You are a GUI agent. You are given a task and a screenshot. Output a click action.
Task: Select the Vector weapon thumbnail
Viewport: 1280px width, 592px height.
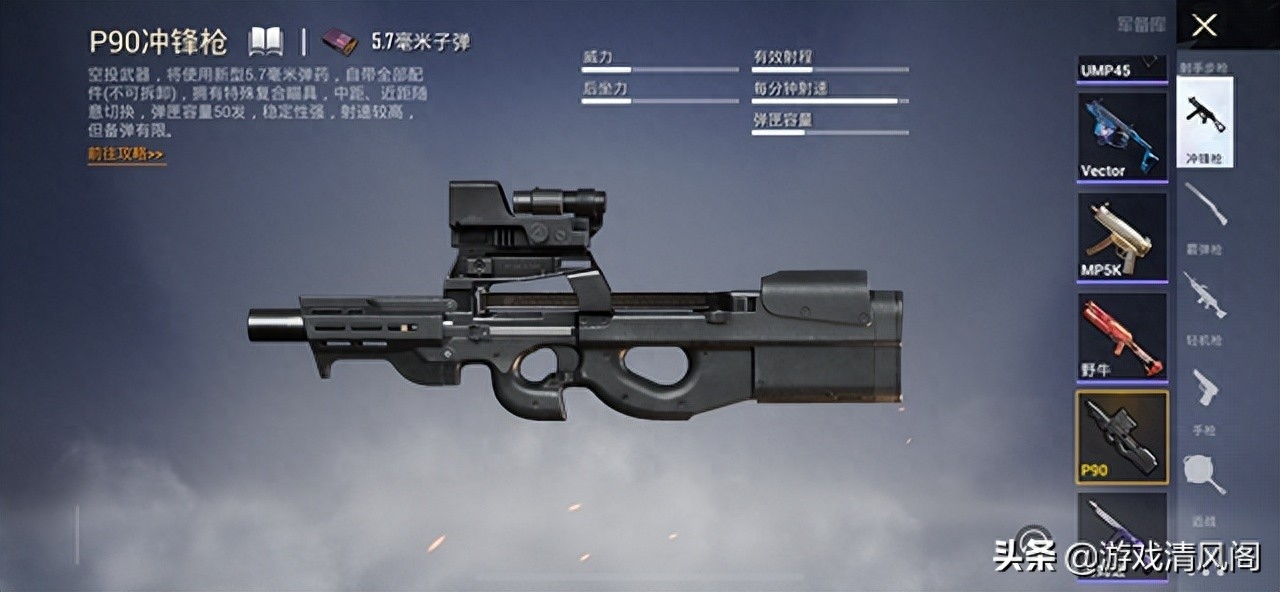1122,137
